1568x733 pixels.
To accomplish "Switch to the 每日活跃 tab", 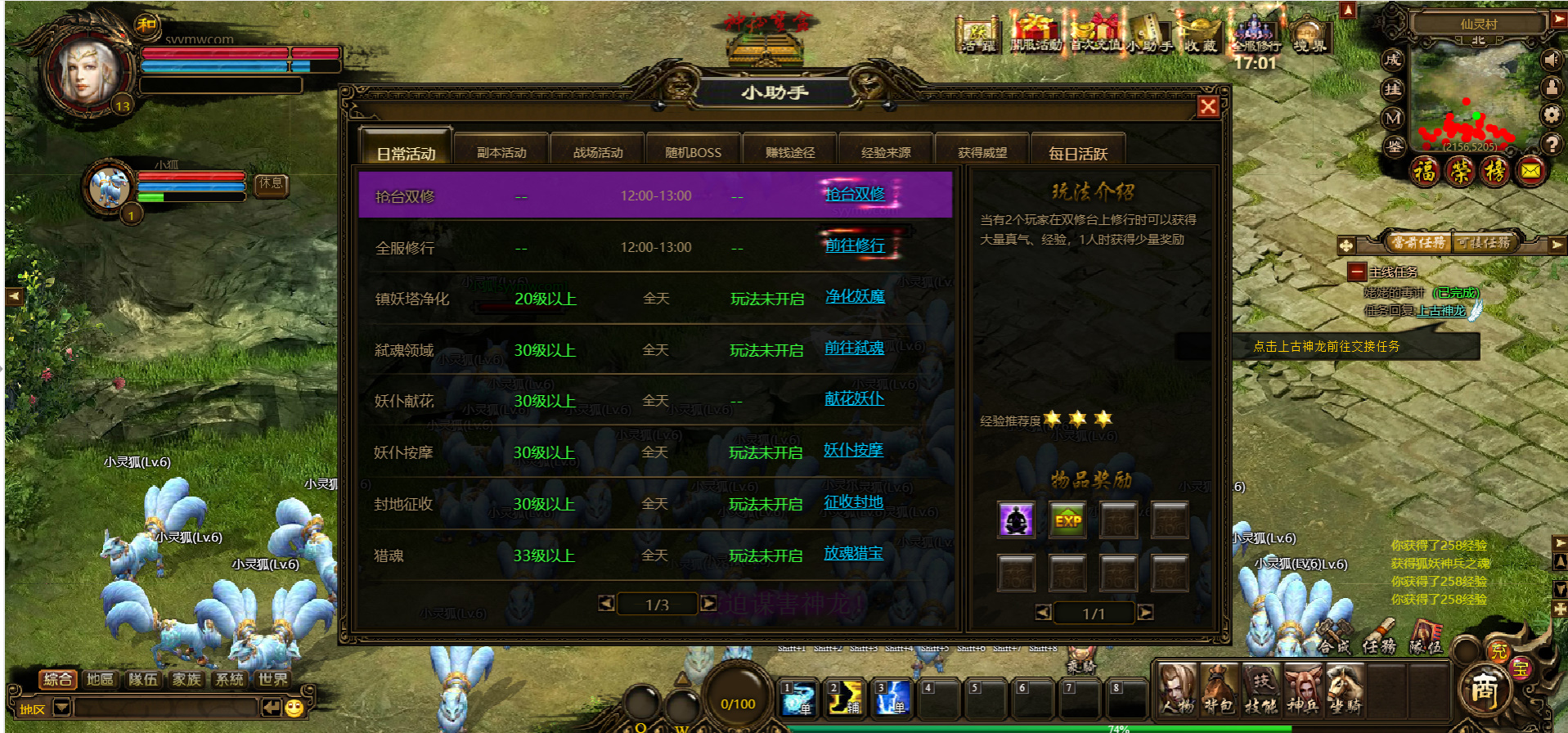I will (x=1077, y=153).
